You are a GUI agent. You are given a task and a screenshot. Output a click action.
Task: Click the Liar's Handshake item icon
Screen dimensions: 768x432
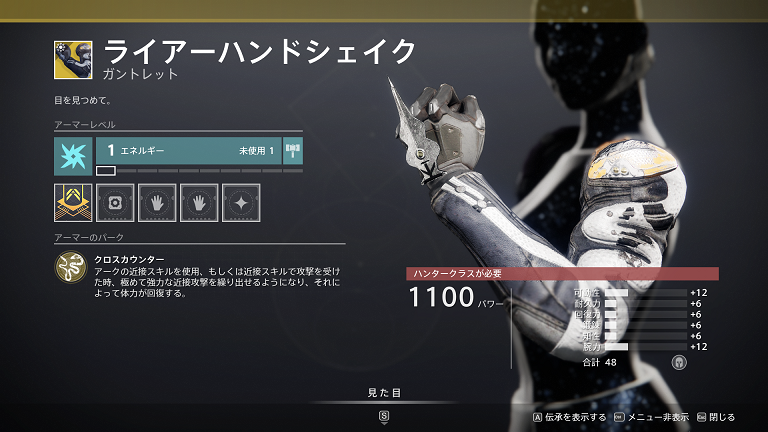[x=73, y=60]
